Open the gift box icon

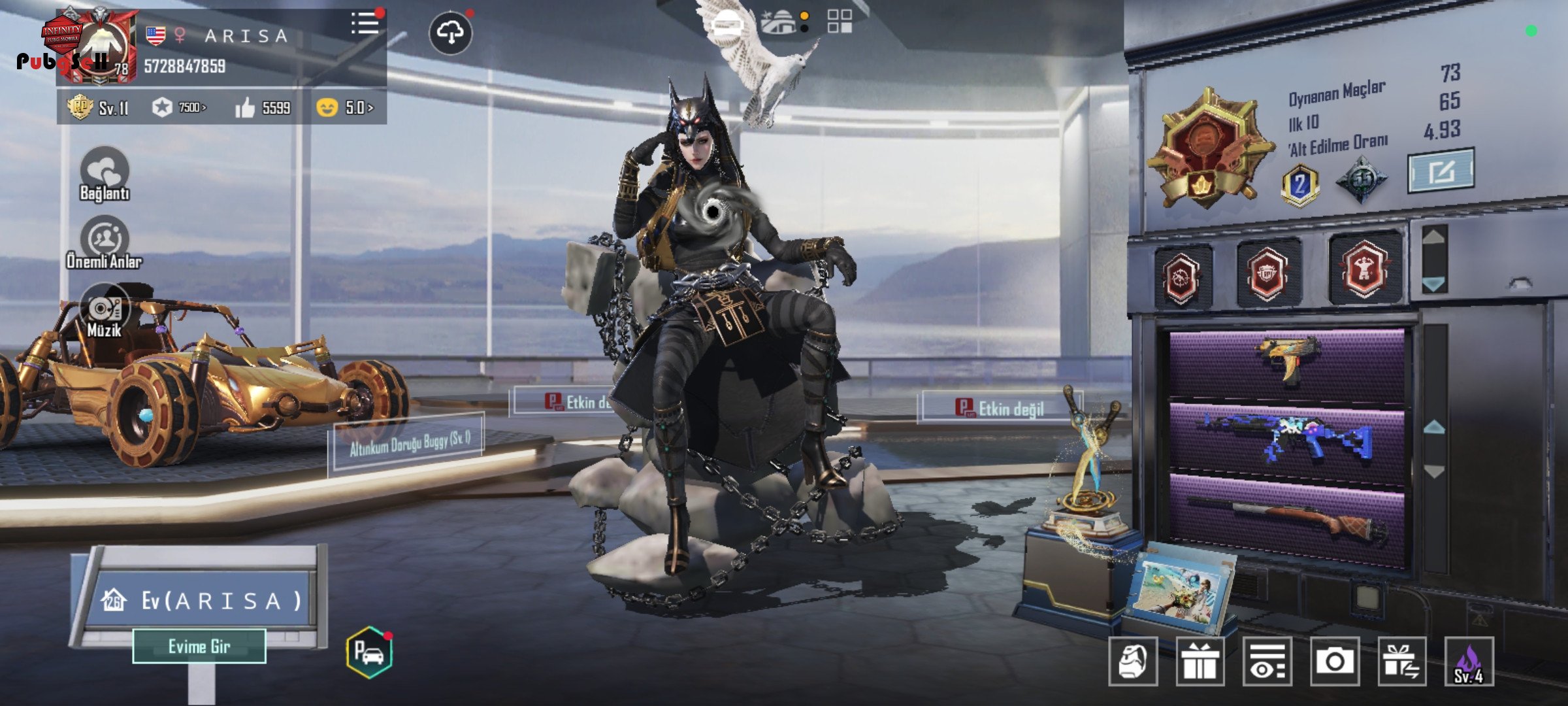click(x=1200, y=661)
